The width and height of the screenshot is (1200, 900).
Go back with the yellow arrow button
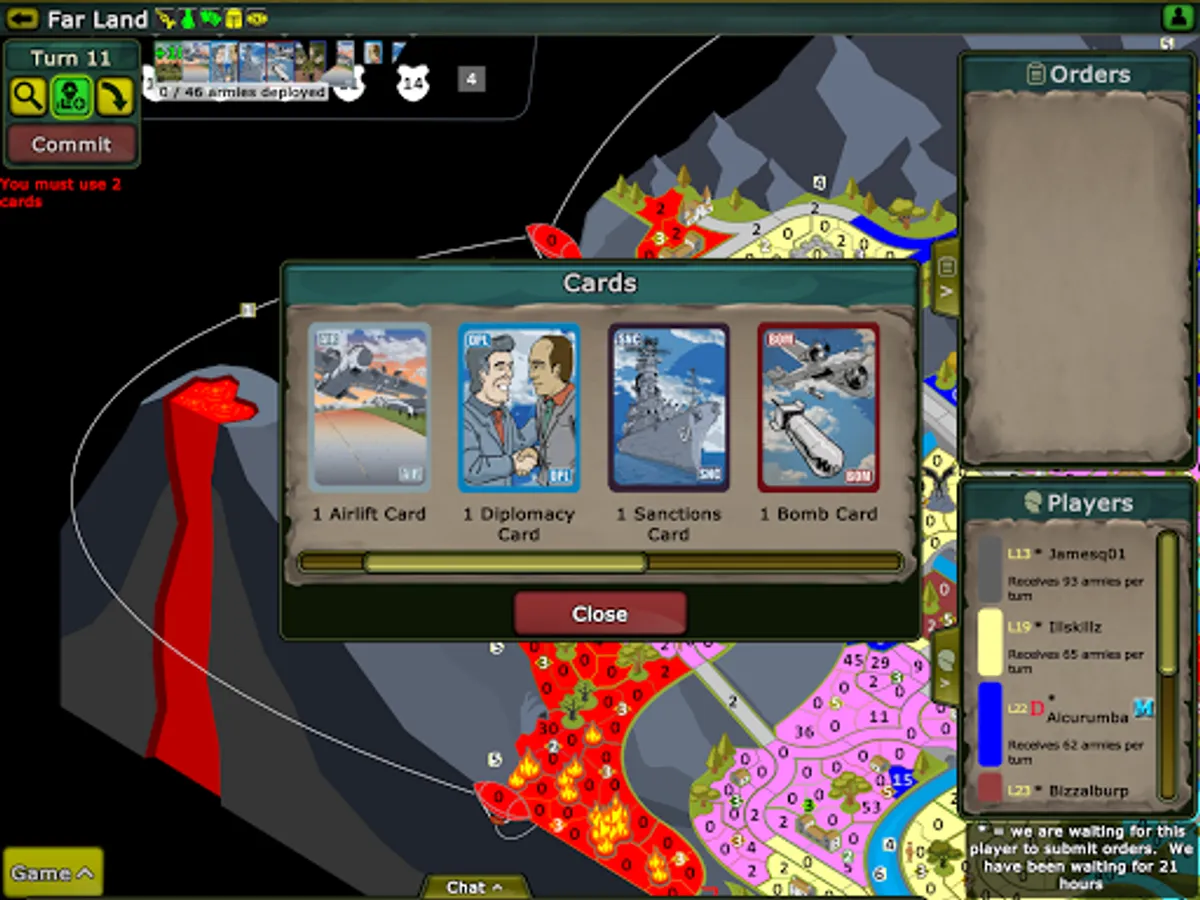pyautogui.click(x=22, y=18)
